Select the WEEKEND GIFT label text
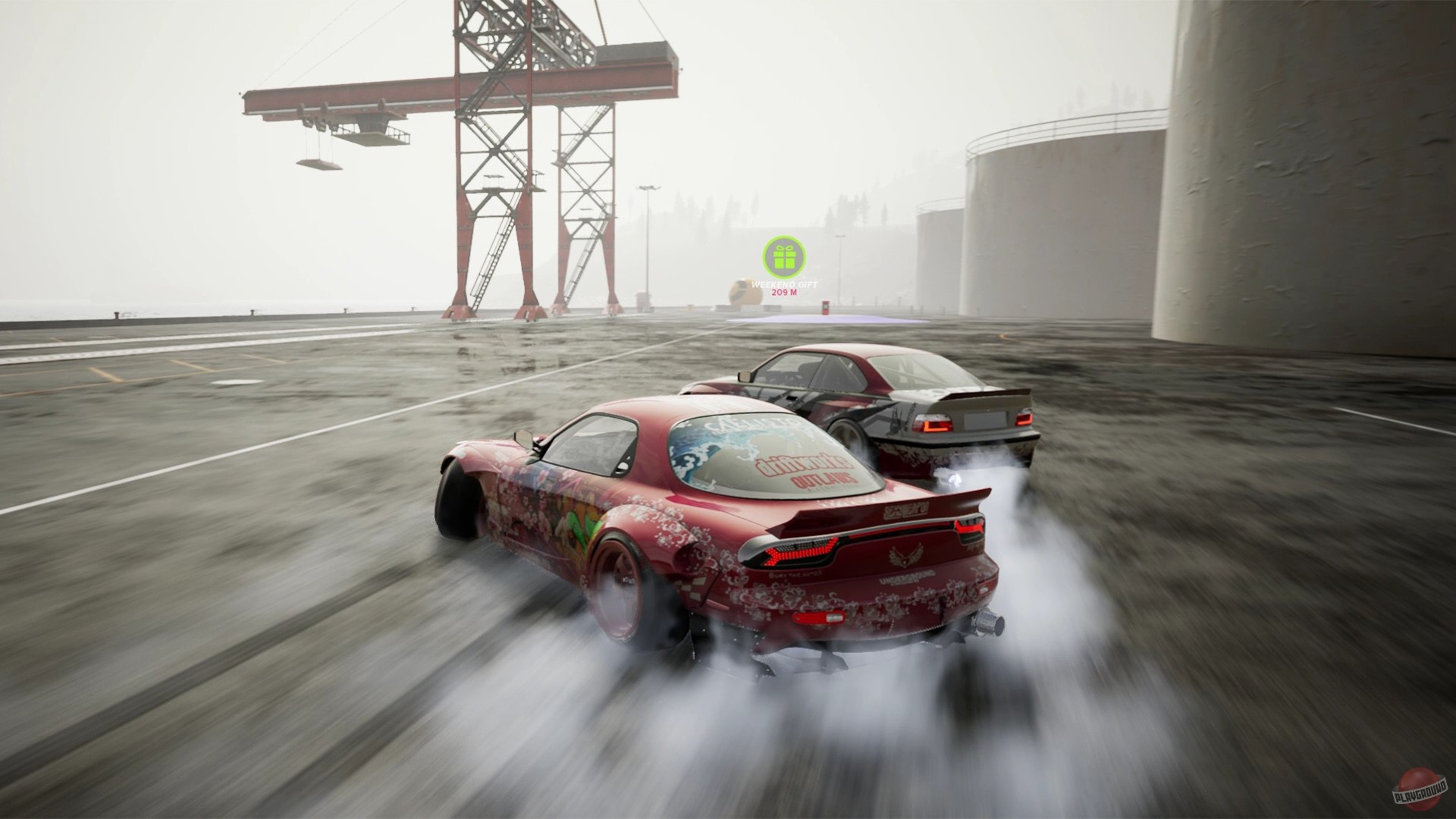The image size is (1456, 819). 784,284
